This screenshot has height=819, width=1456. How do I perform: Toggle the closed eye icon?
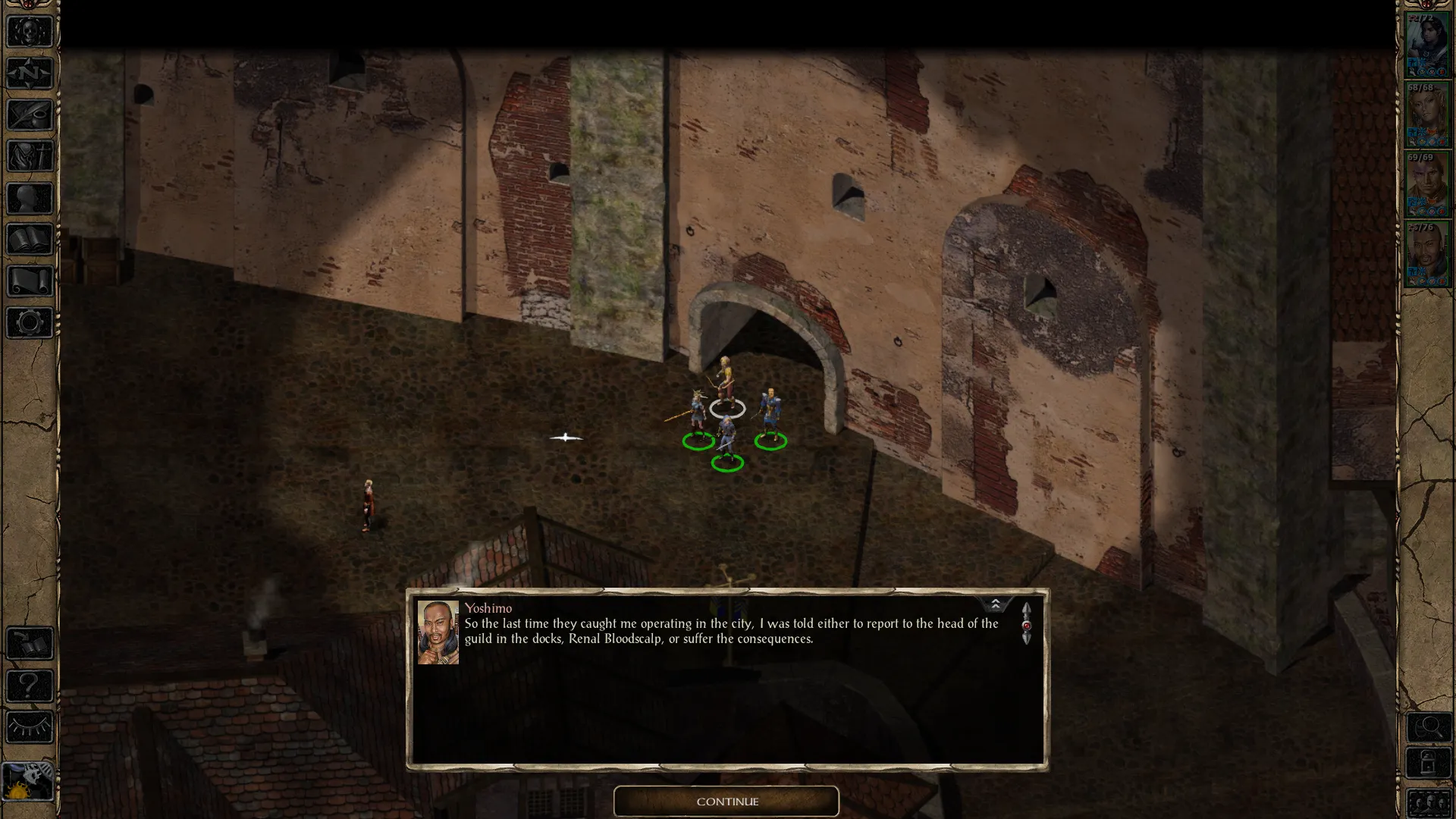(x=30, y=727)
